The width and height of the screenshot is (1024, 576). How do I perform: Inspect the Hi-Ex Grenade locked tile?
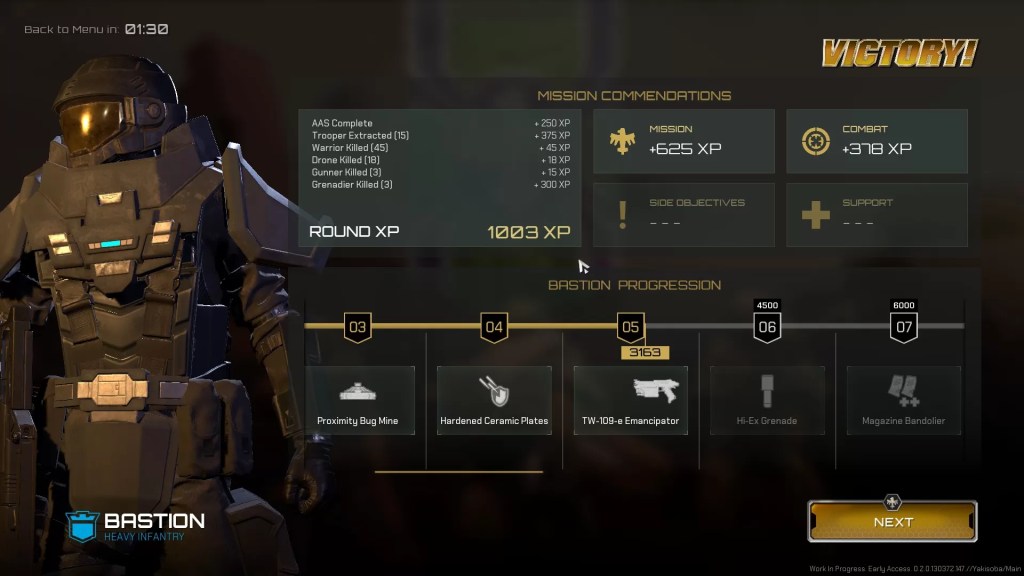tap(767, 400)
